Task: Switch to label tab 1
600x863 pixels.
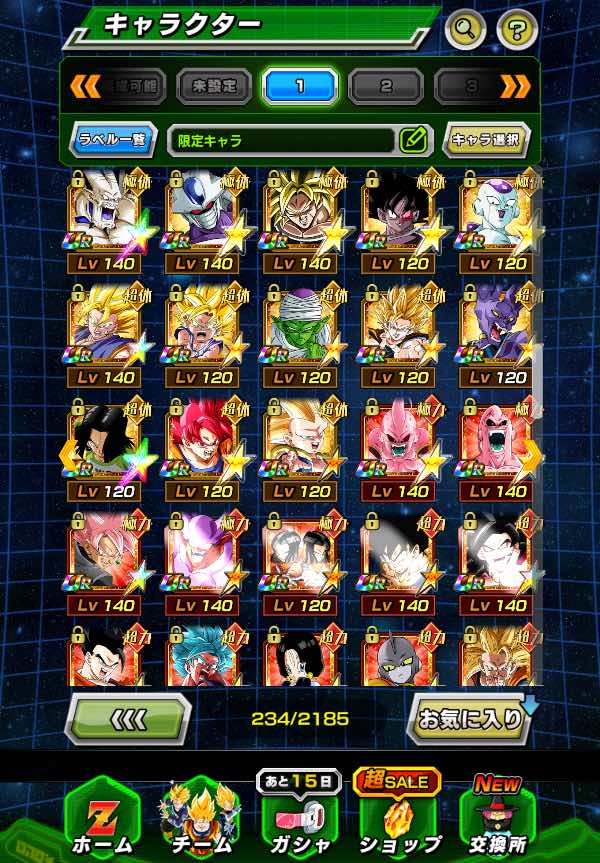Action: (300, 86)
